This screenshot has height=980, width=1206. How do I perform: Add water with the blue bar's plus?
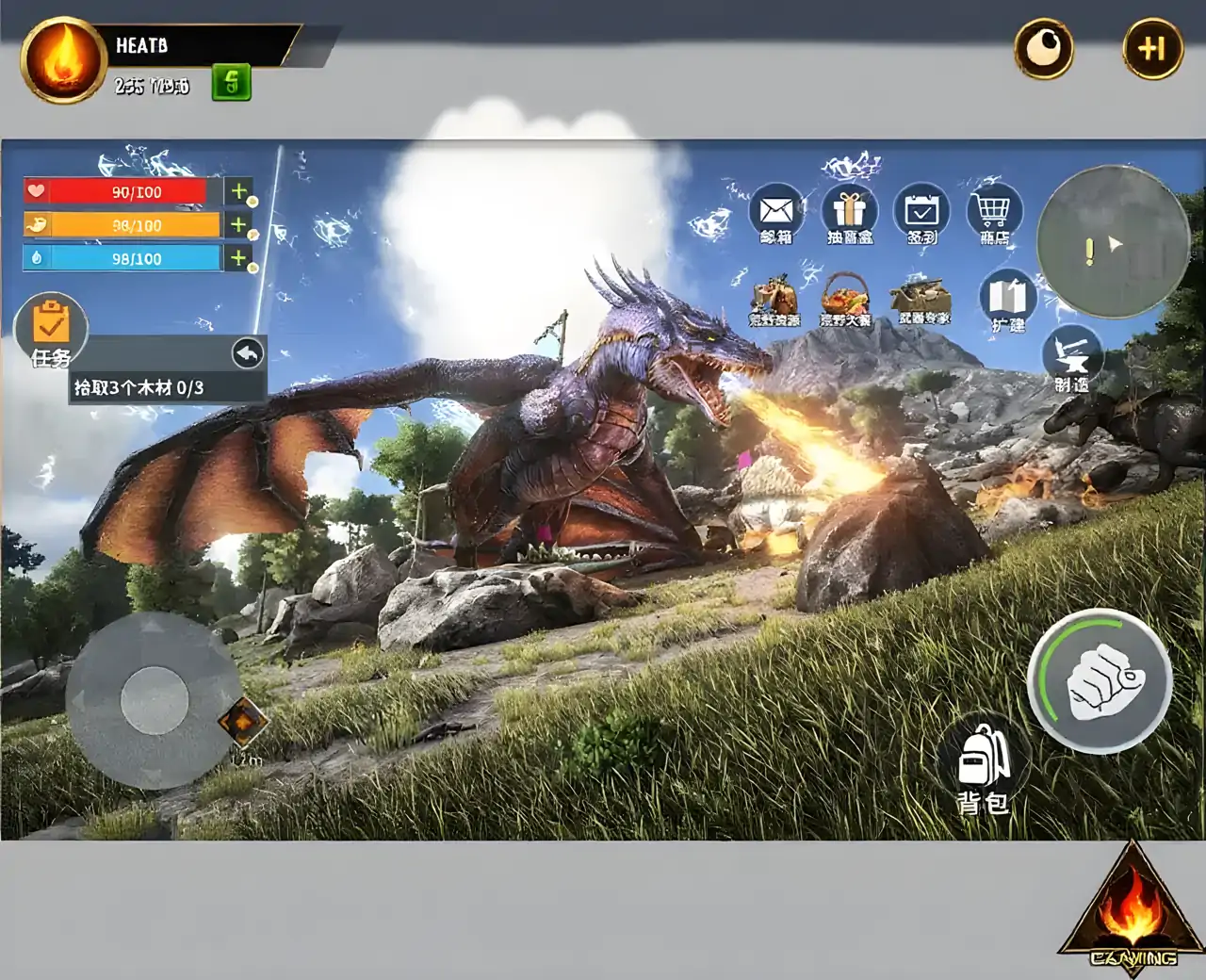(x=239, y=257)
